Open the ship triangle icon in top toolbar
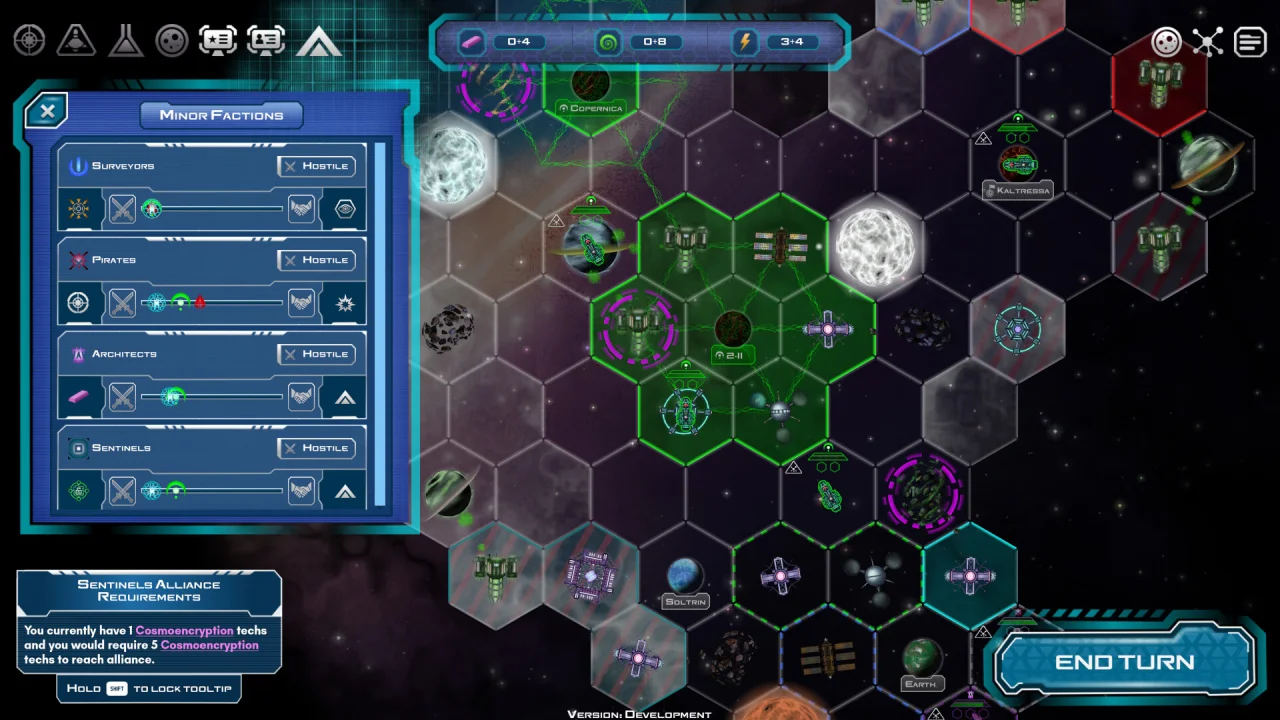The width and height of the screenshot is (1280, 720). [76, 41]
